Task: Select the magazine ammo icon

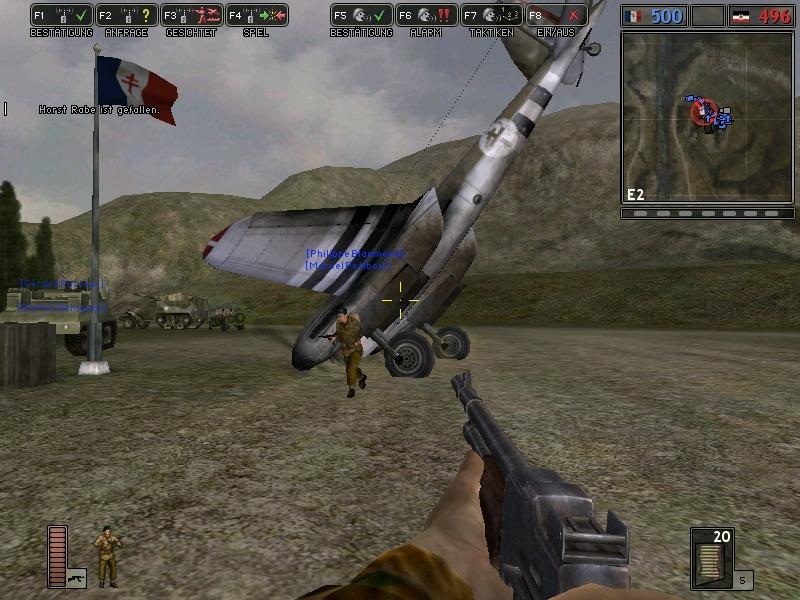Action: coord(711,558)
